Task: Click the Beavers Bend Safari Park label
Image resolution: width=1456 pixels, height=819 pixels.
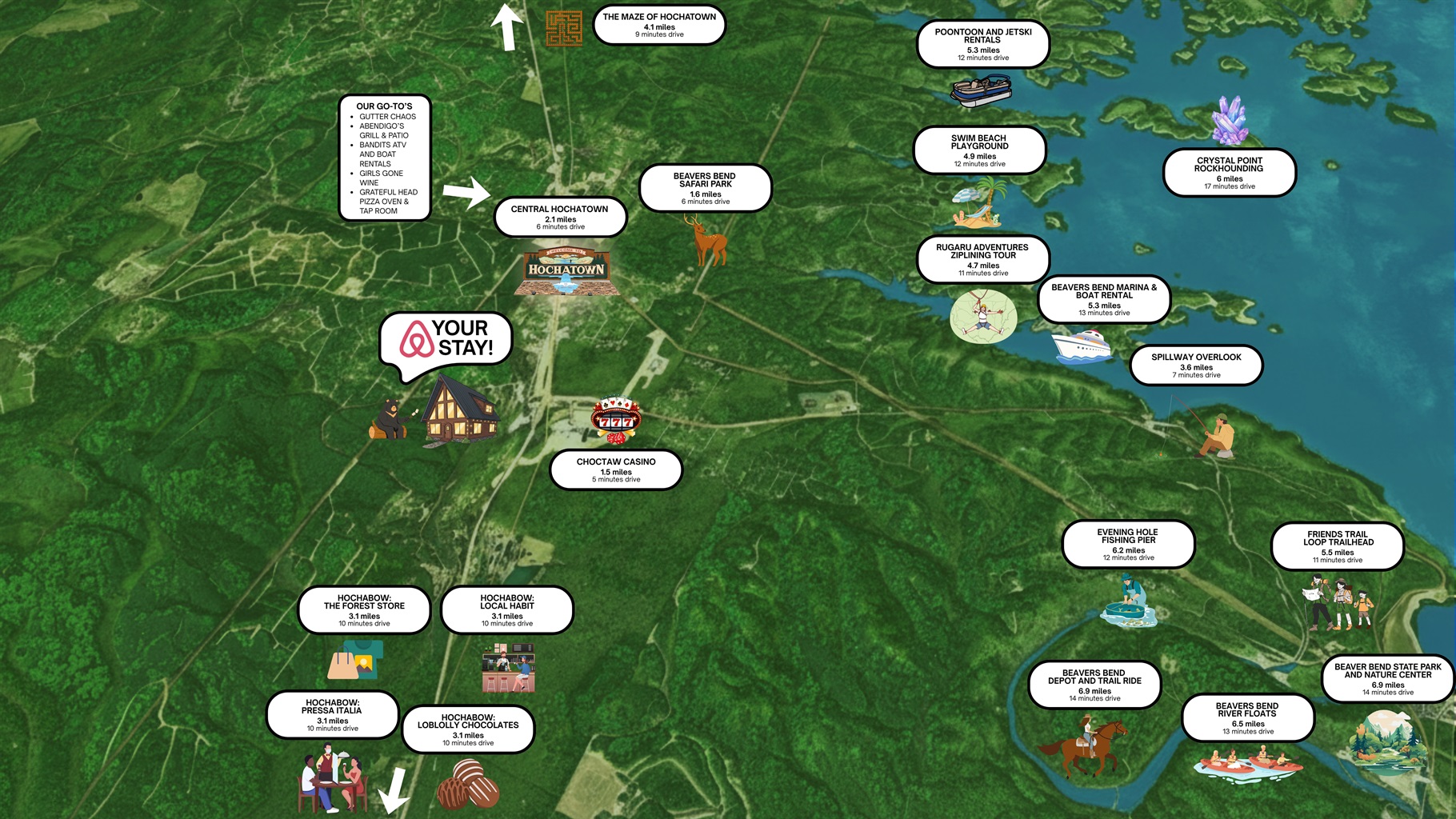Action: point(705,188)
